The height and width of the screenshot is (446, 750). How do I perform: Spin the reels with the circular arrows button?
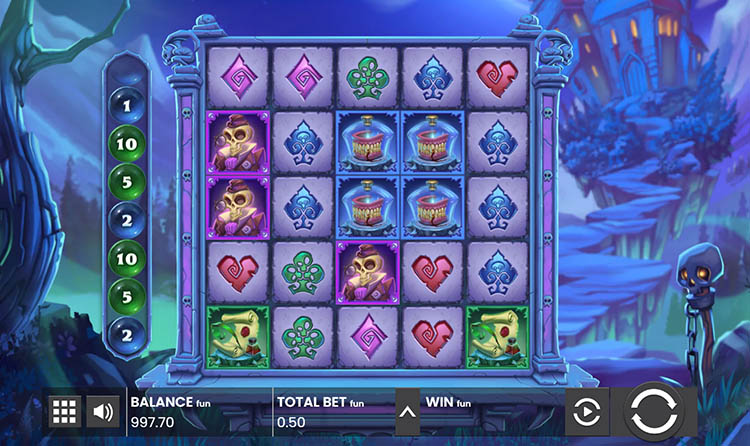tap(660, 412)
